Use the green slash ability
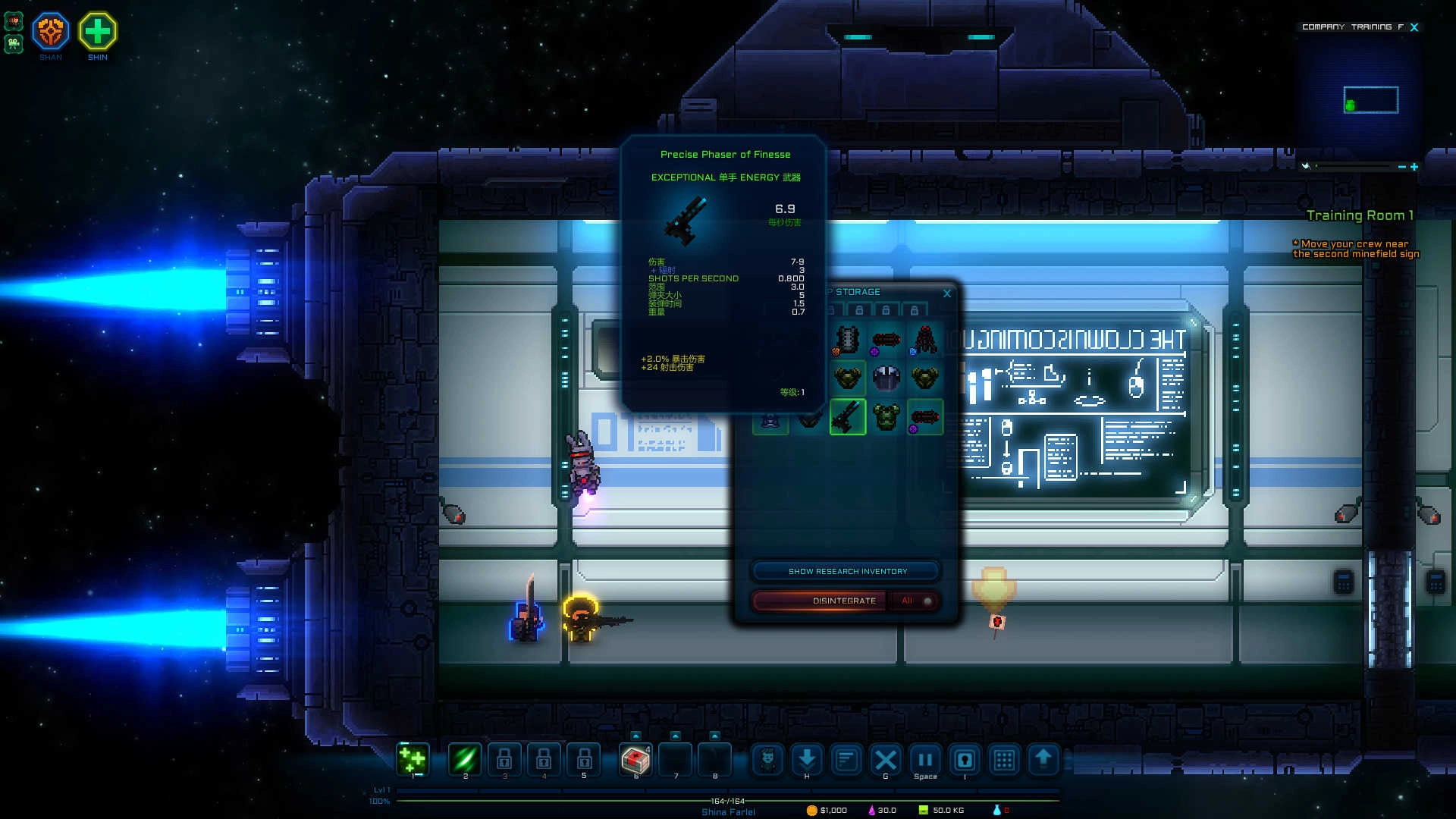1456x819 pixels. click(x=465, y=758)
